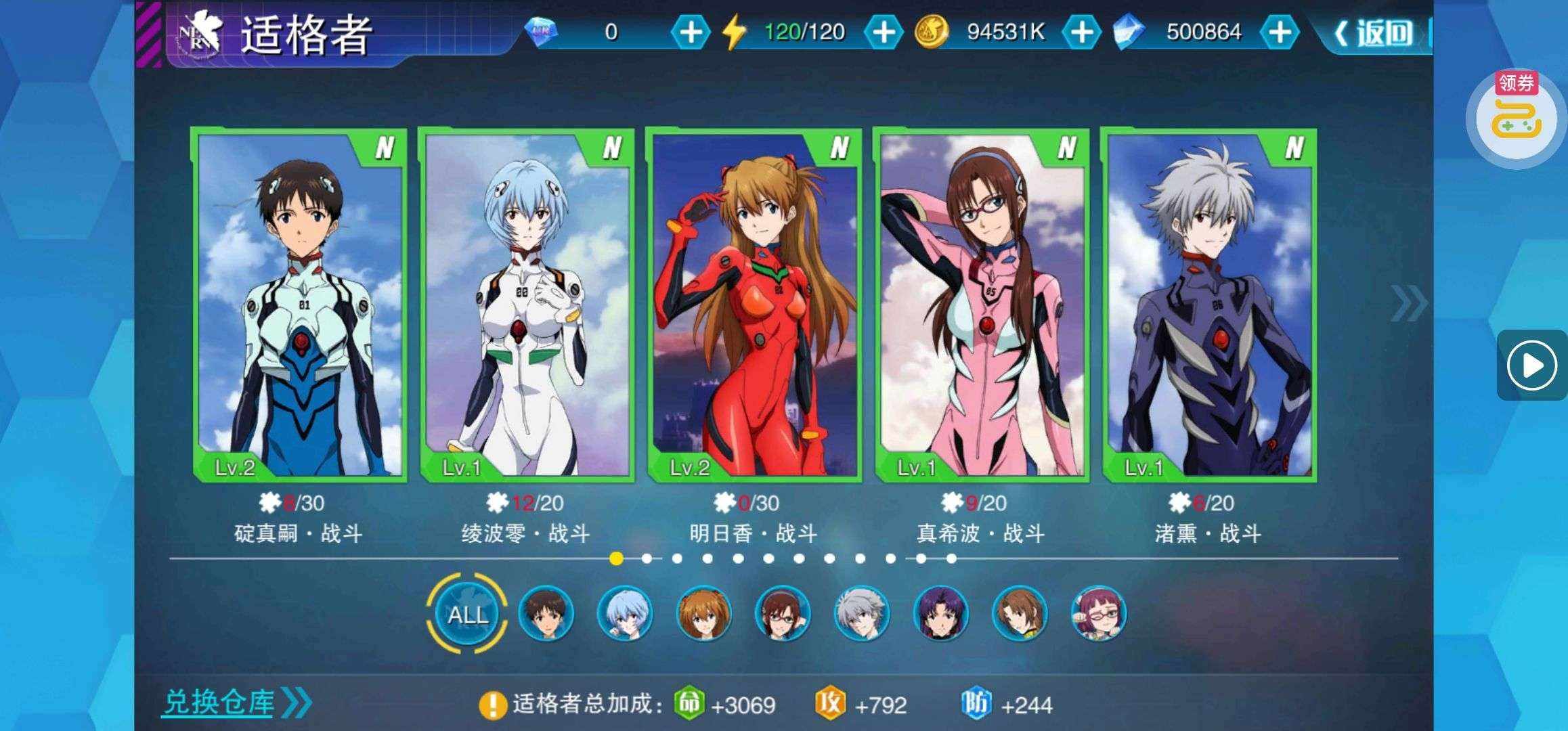
Task: Filter by the blue-haired girl portrait
Action: (624, 614)
